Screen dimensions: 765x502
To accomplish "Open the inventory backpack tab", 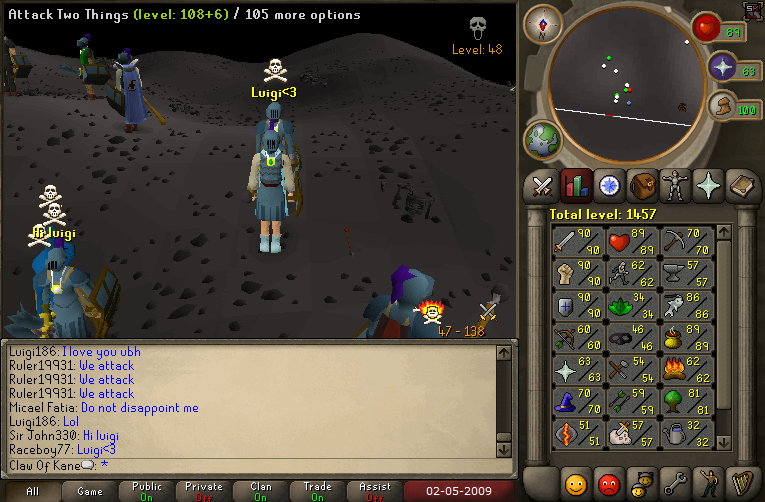I will click(x=641, y=186).
